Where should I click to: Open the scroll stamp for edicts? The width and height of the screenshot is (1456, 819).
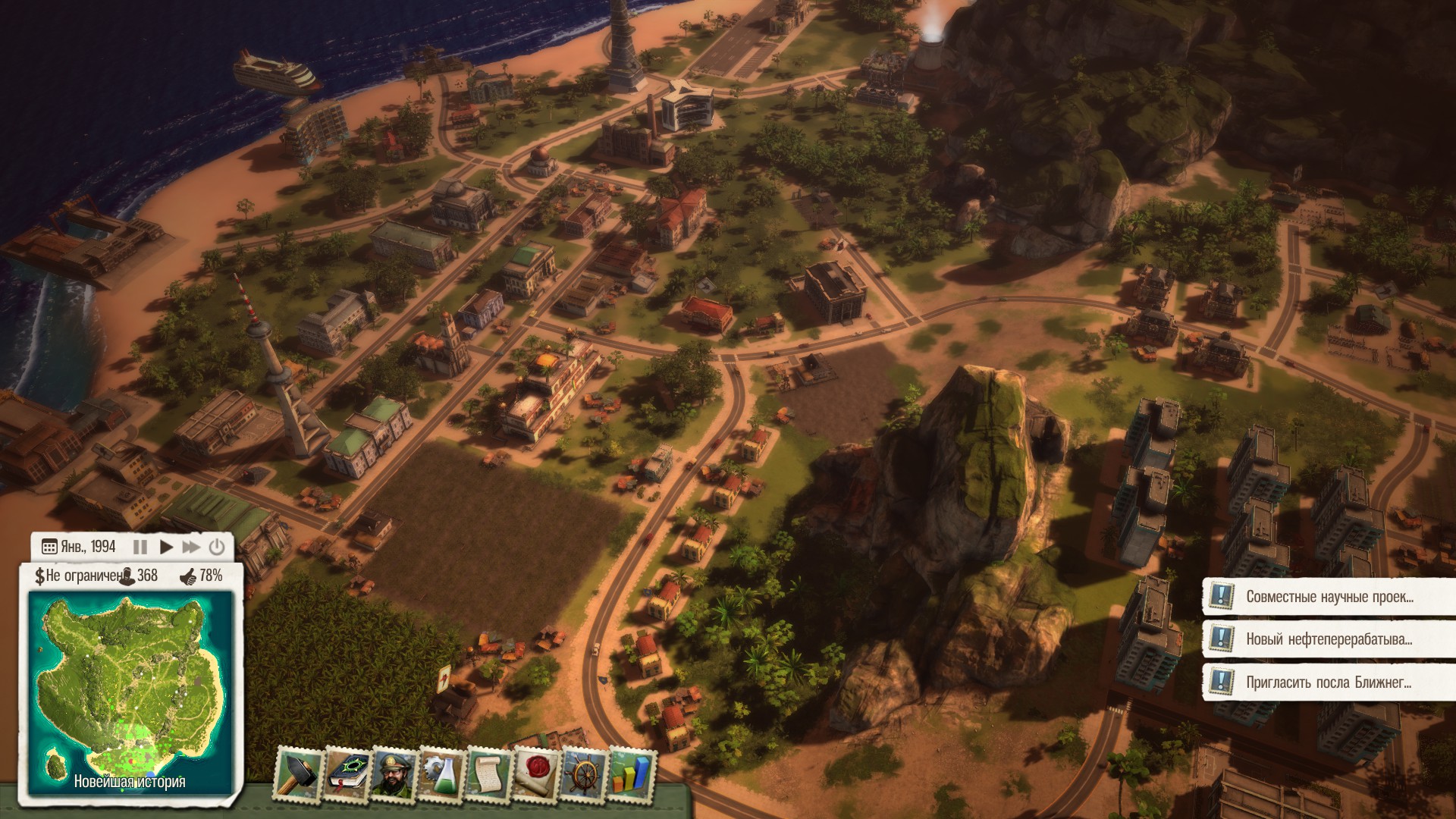[488, 773]
